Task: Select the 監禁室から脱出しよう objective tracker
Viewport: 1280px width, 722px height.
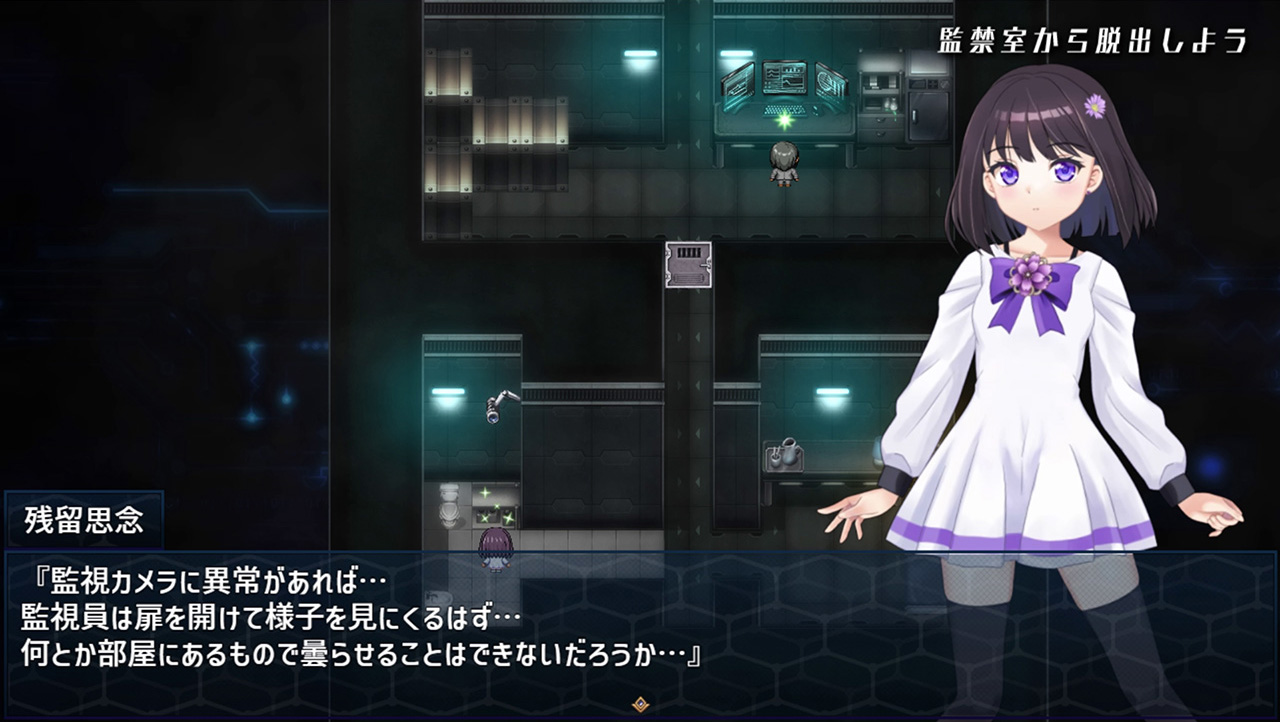Action: point(1093,42)
